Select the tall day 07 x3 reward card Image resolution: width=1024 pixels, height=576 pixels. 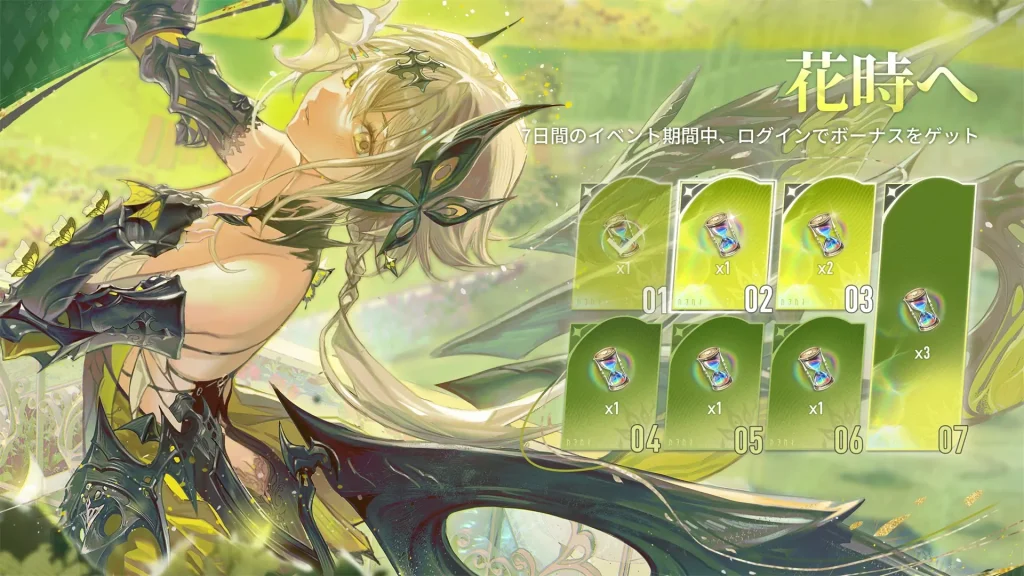click(923, 315)
